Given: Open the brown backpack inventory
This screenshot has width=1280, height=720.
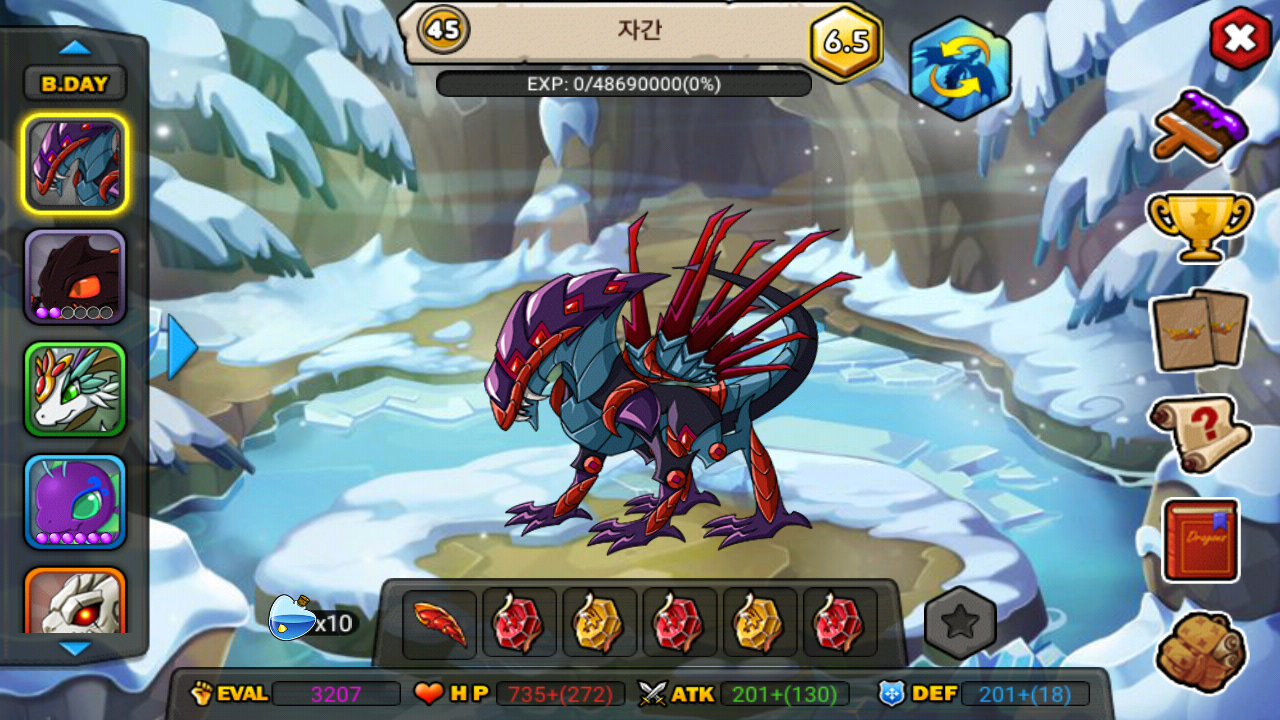Looking at the screenshot, I should click(1200, 651).
